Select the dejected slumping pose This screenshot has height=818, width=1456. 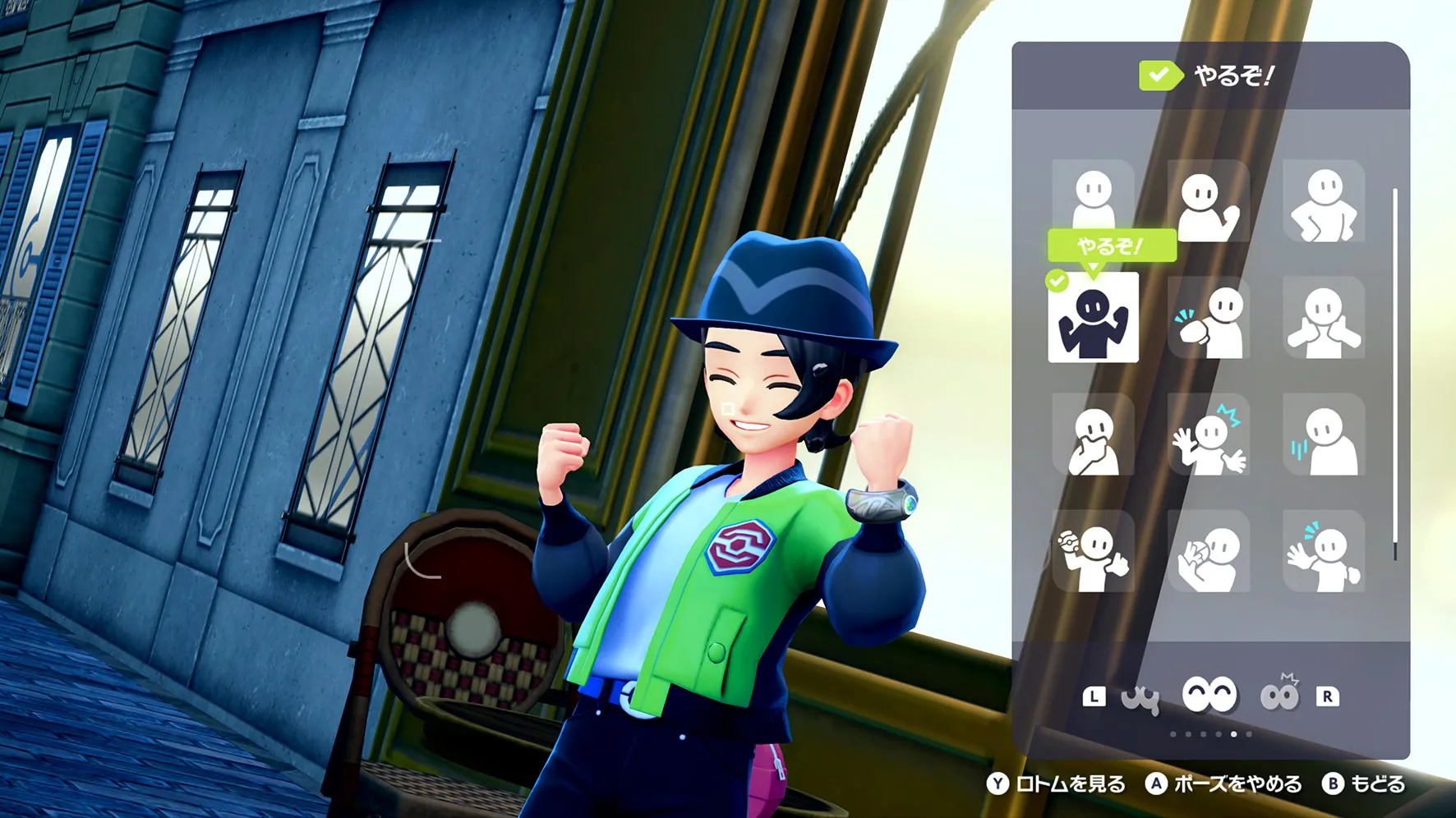click(1324, 434)
